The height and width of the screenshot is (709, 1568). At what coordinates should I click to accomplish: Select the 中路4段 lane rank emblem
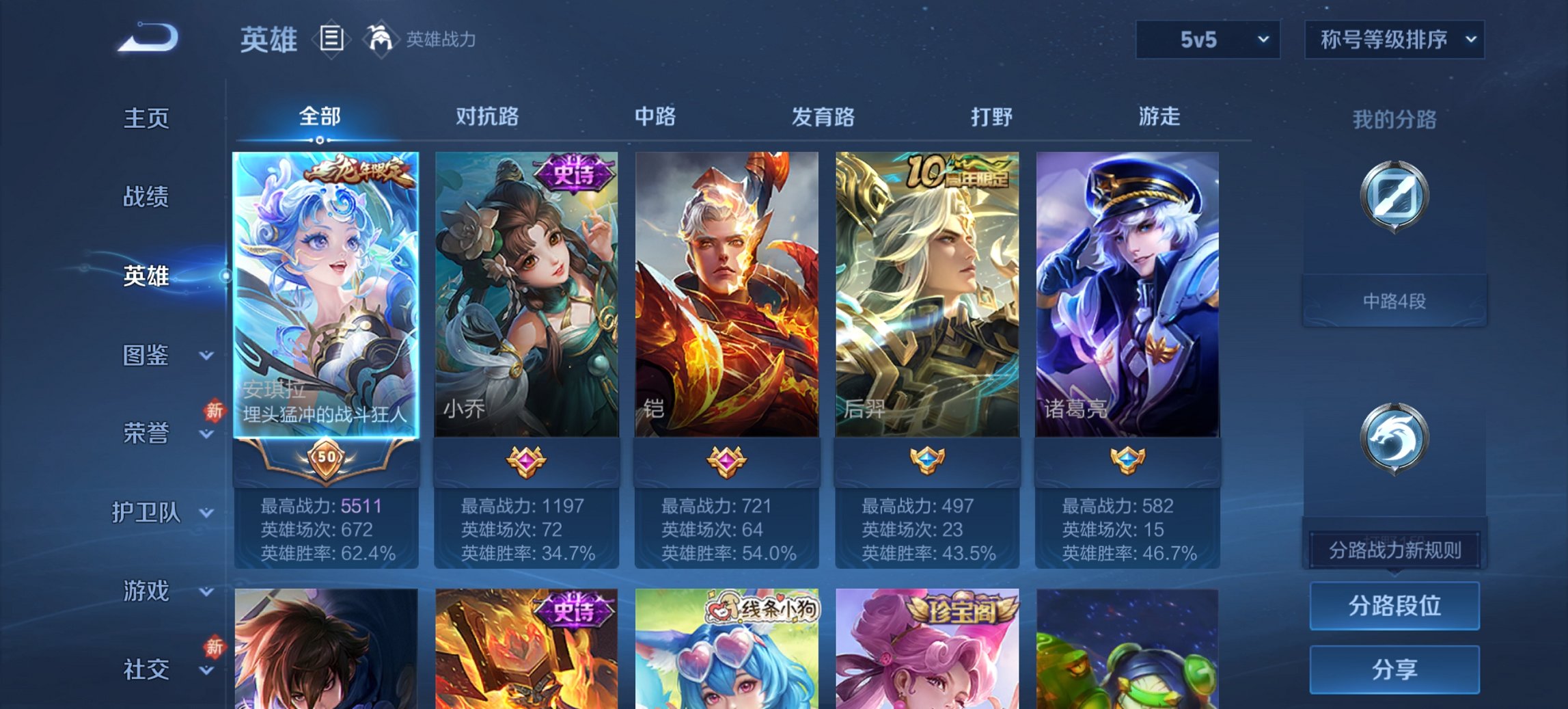[x=1394, y=198]
